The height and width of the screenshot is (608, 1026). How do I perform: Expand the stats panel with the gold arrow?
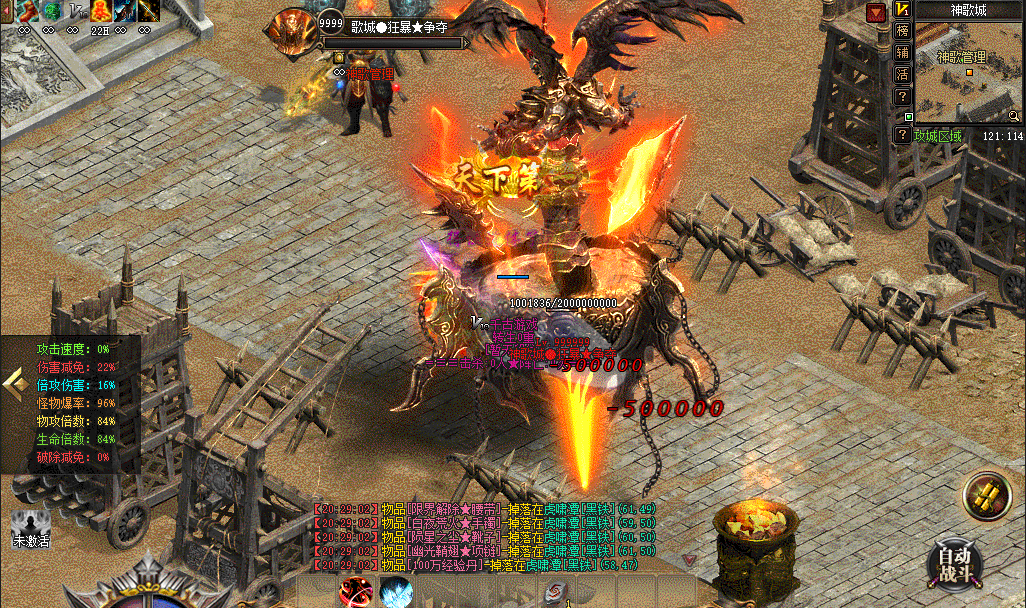(13, 382)
